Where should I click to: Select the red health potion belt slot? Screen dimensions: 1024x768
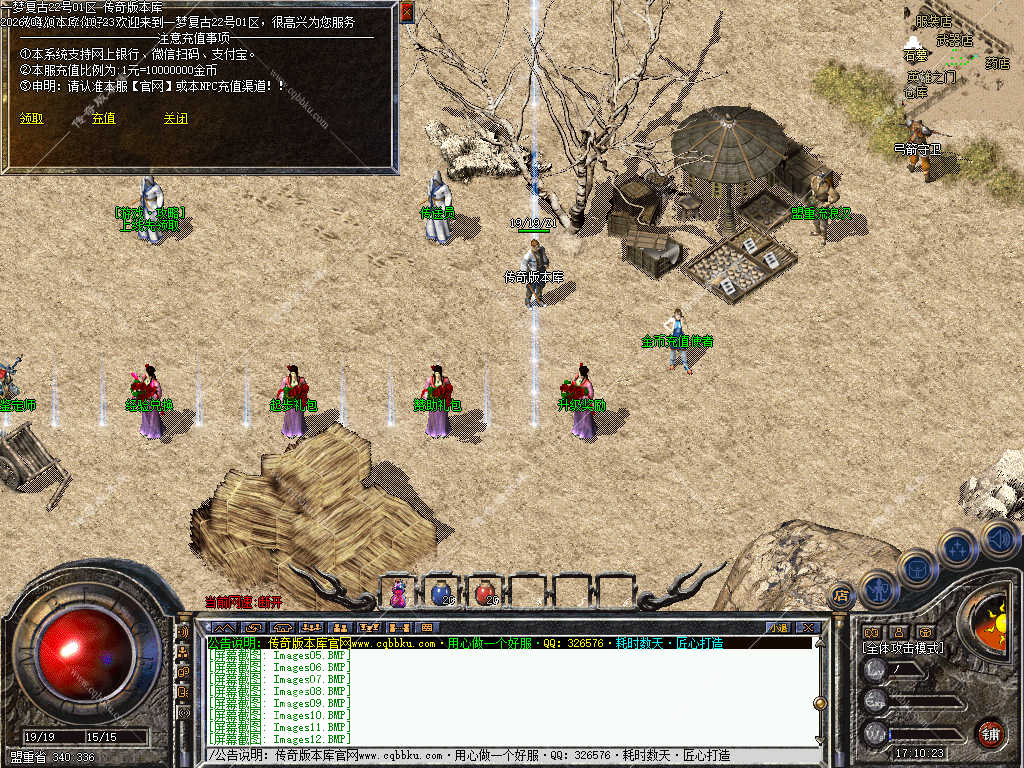(485, 593)
